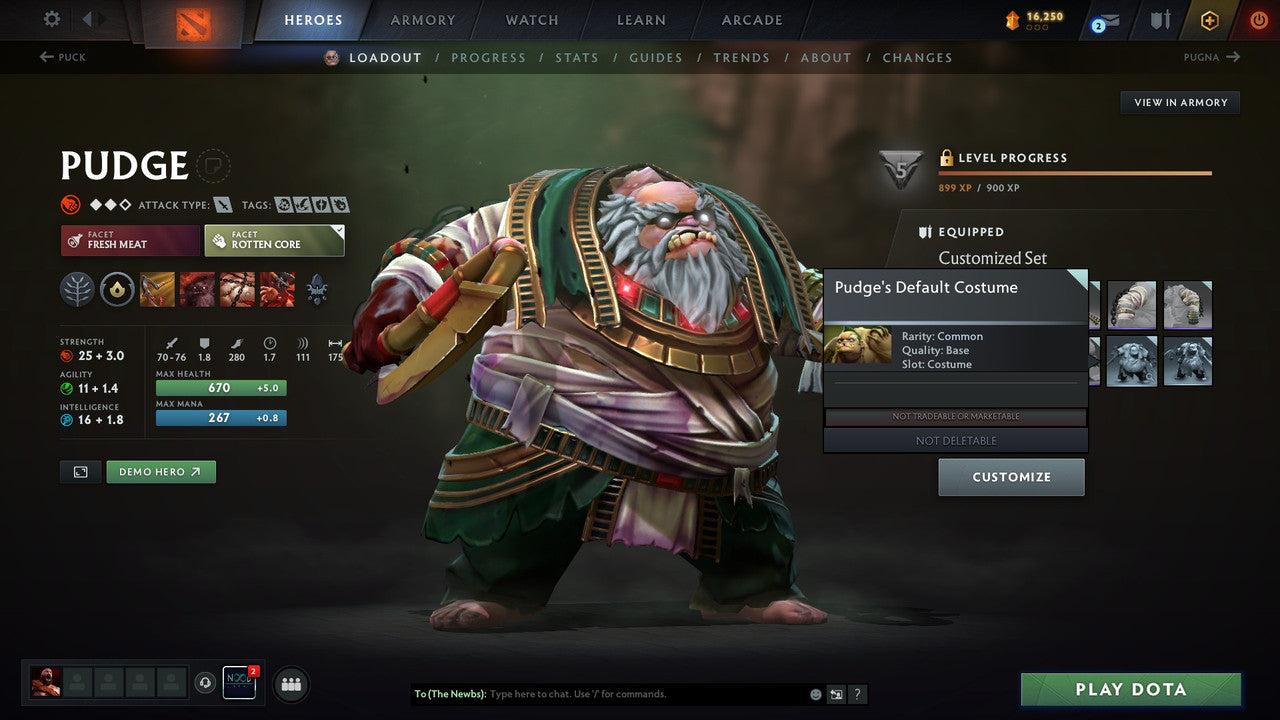Open the ARCADE menu
The height and width of the screenshot is (720, 1280).
click(x=751, y=19)
